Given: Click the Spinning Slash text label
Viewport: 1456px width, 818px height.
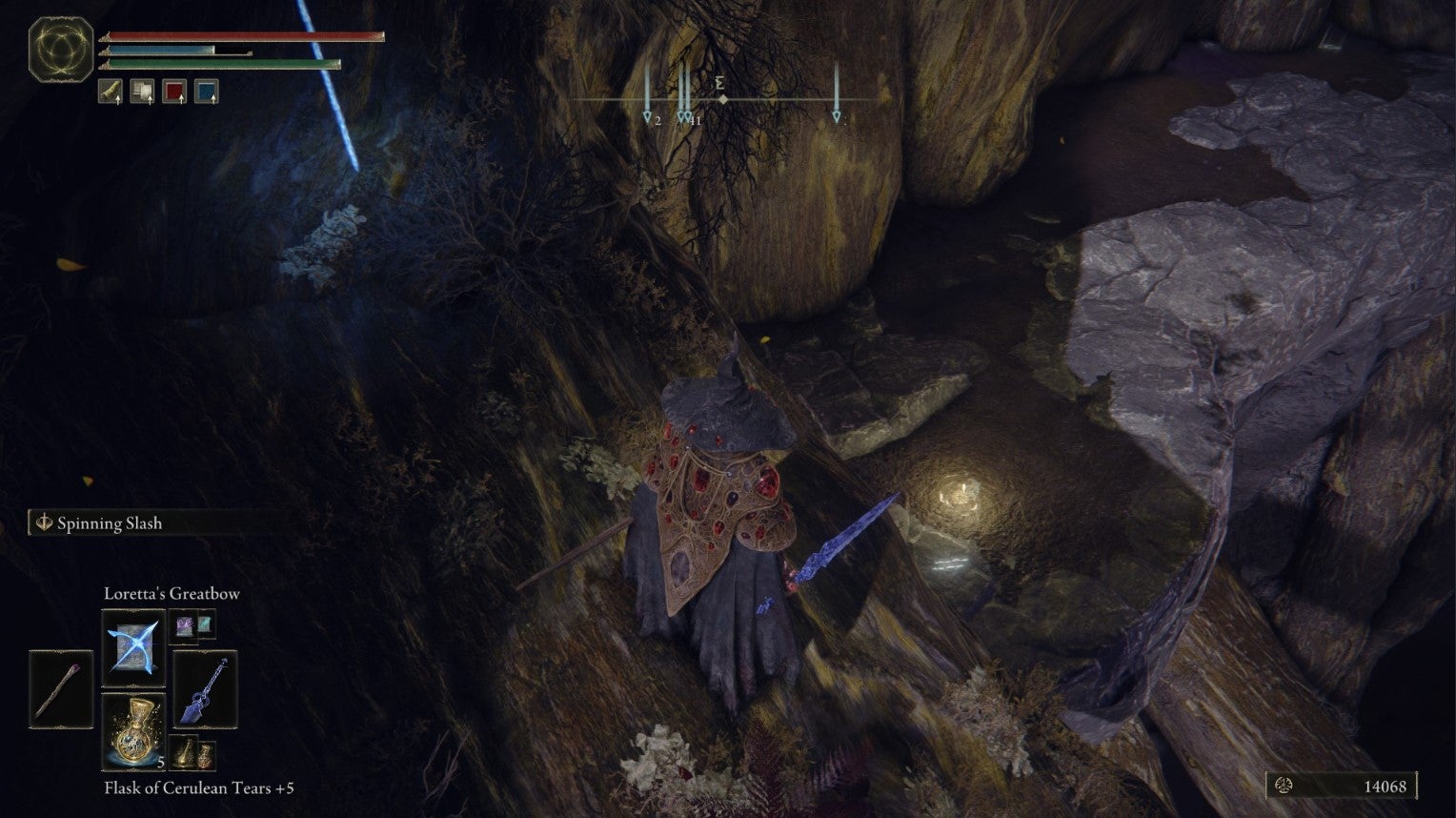Looking at the screenshot, I should coord(110,523).
